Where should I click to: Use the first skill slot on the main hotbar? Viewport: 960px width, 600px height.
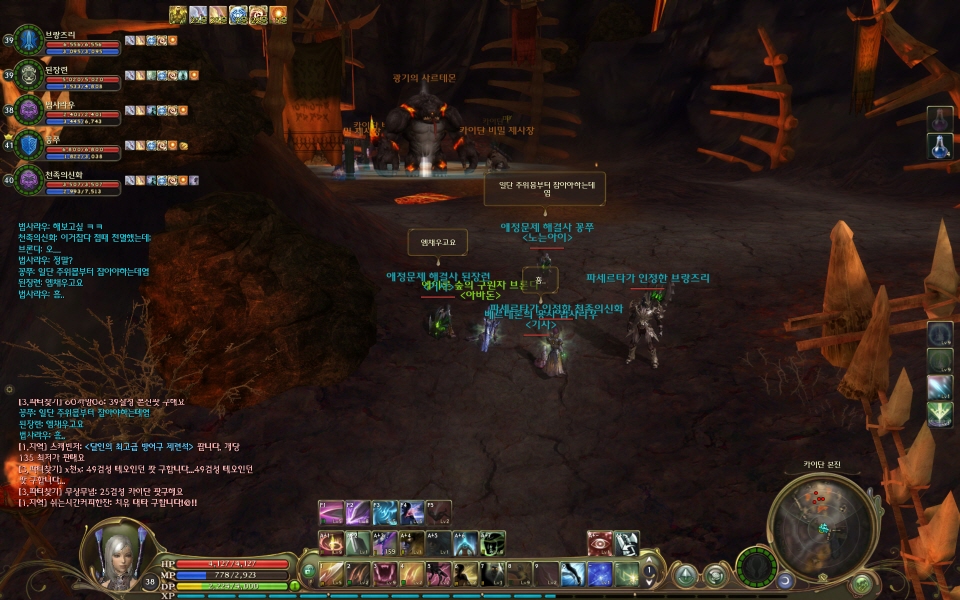(x=332, y=574)
